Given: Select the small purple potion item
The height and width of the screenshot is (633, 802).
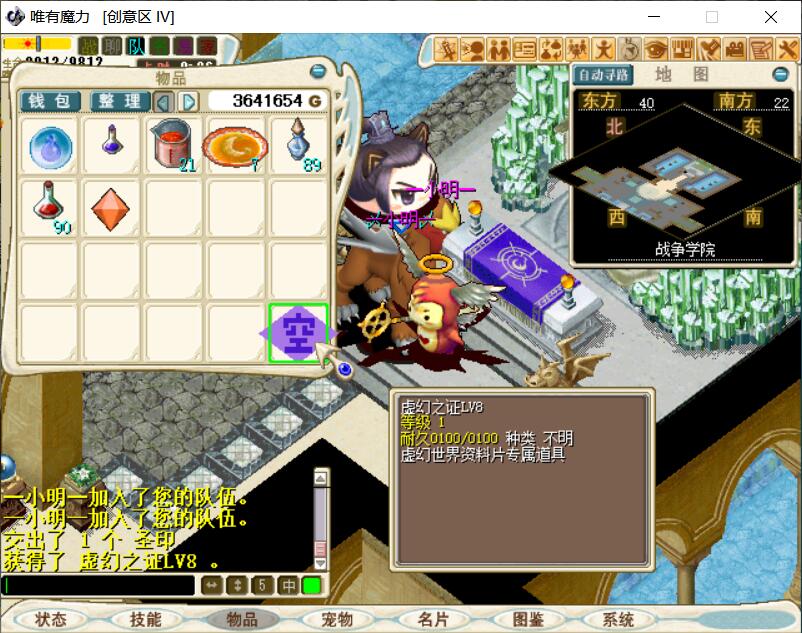Looking at the screenshot, I should click(x=111, y=144).
